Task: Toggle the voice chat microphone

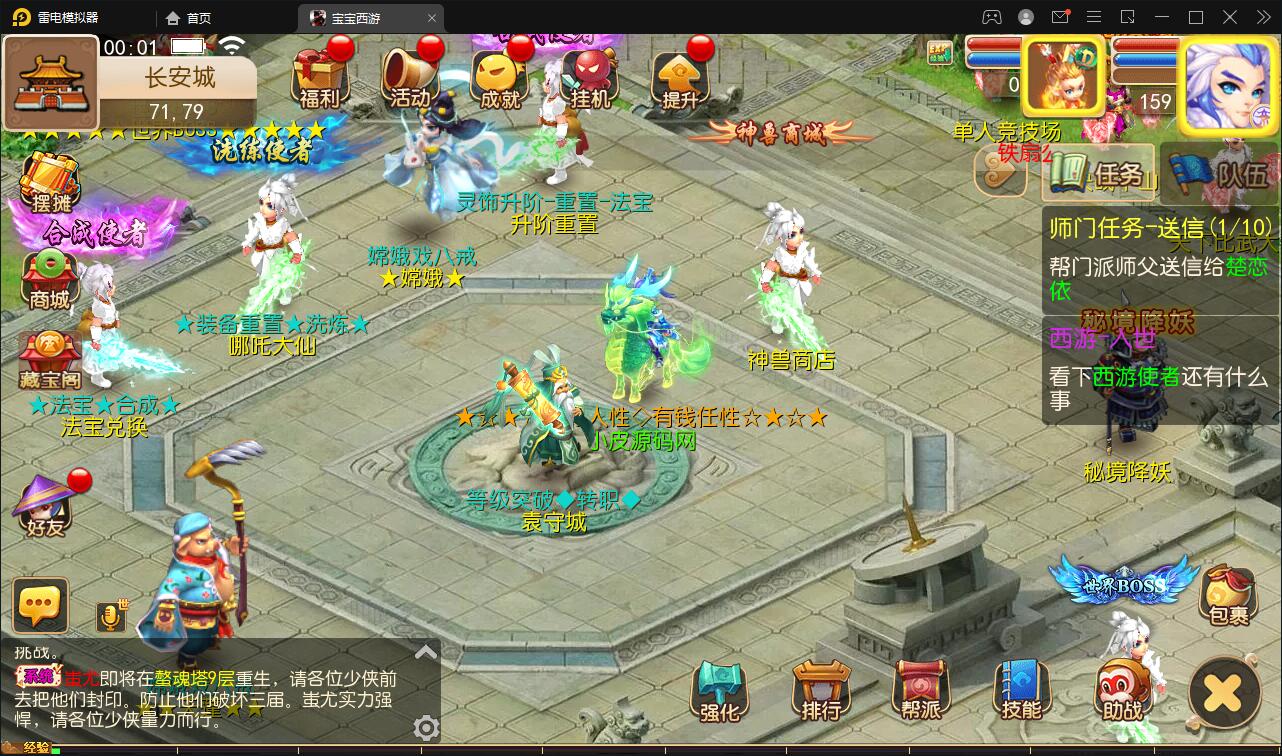Action: click(x=111, y=617)
